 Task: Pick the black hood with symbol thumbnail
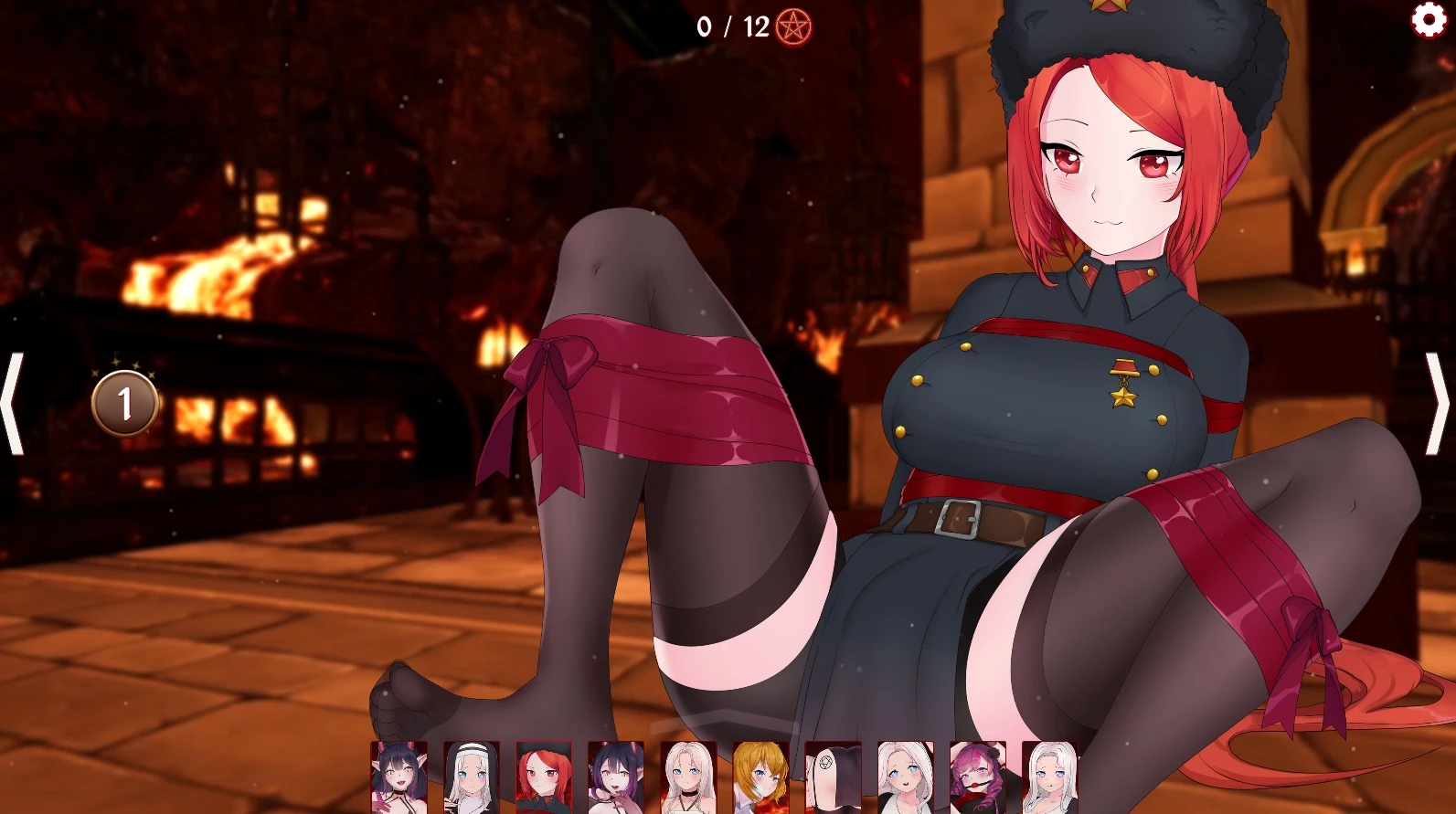click(x=833, y=777)
